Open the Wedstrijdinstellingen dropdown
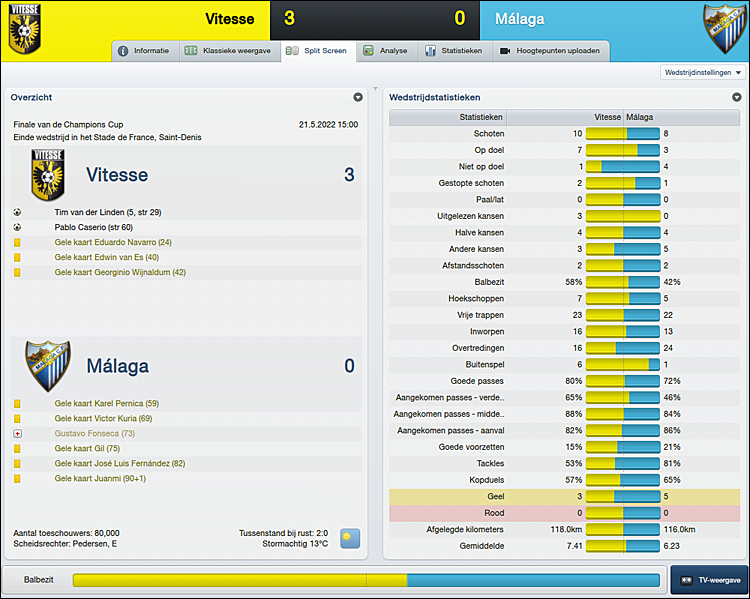Screen dimensions: 750x599 click(x=704, y=72)
